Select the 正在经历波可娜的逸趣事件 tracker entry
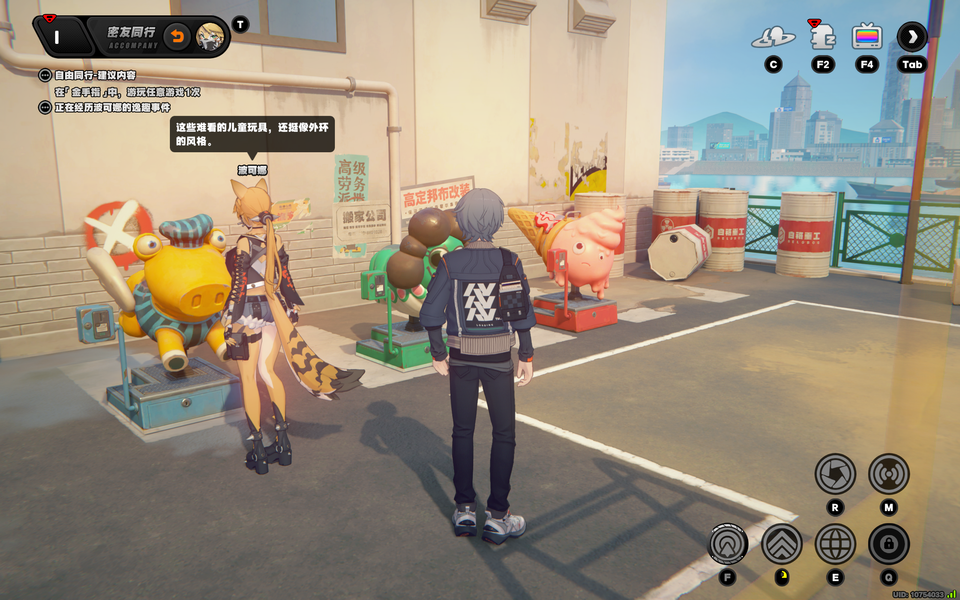Viewport: 960px width, 600px height. click(x=112, y=107)
